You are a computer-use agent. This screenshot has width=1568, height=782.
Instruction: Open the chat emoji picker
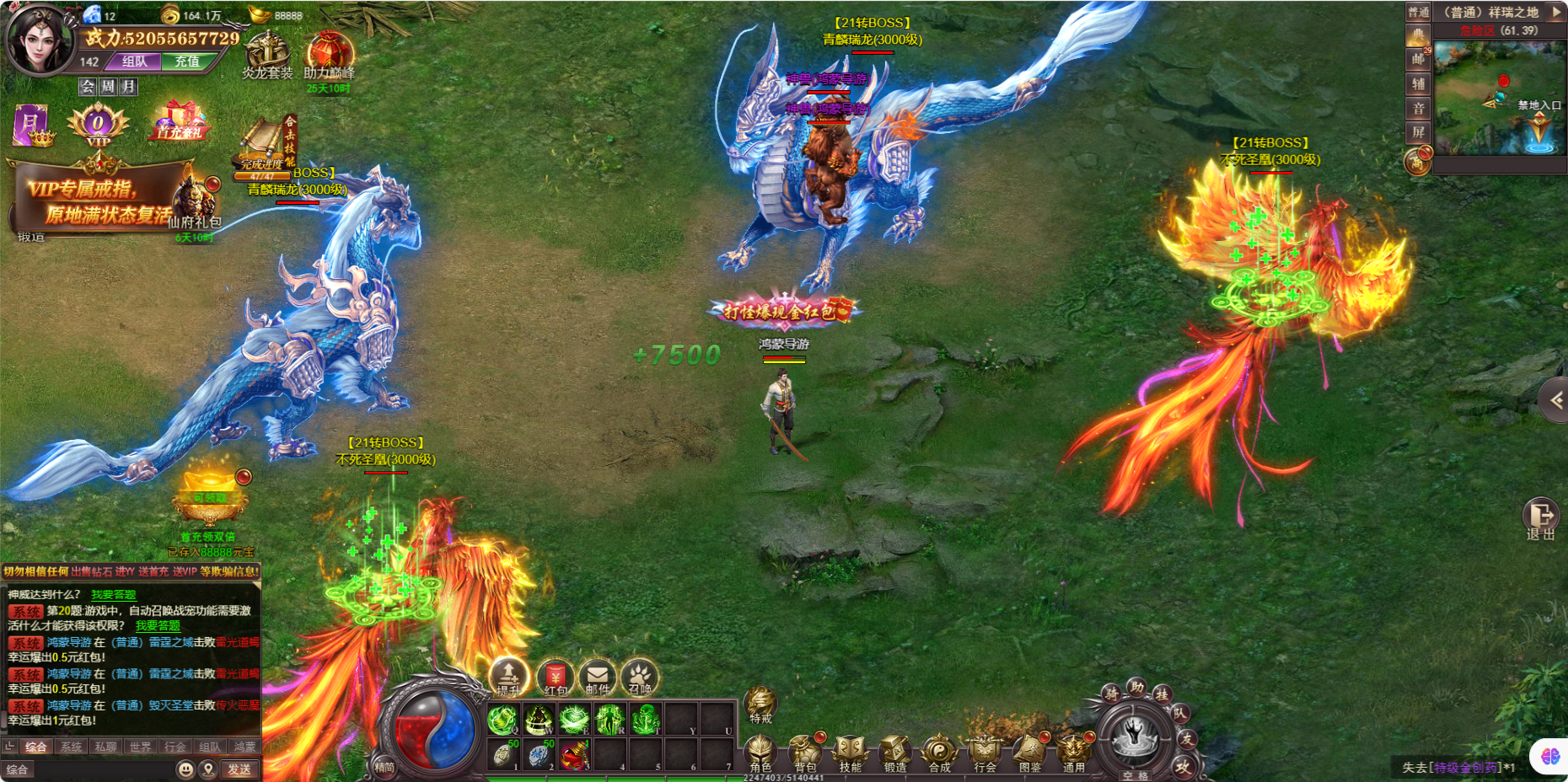click(185, 769)
